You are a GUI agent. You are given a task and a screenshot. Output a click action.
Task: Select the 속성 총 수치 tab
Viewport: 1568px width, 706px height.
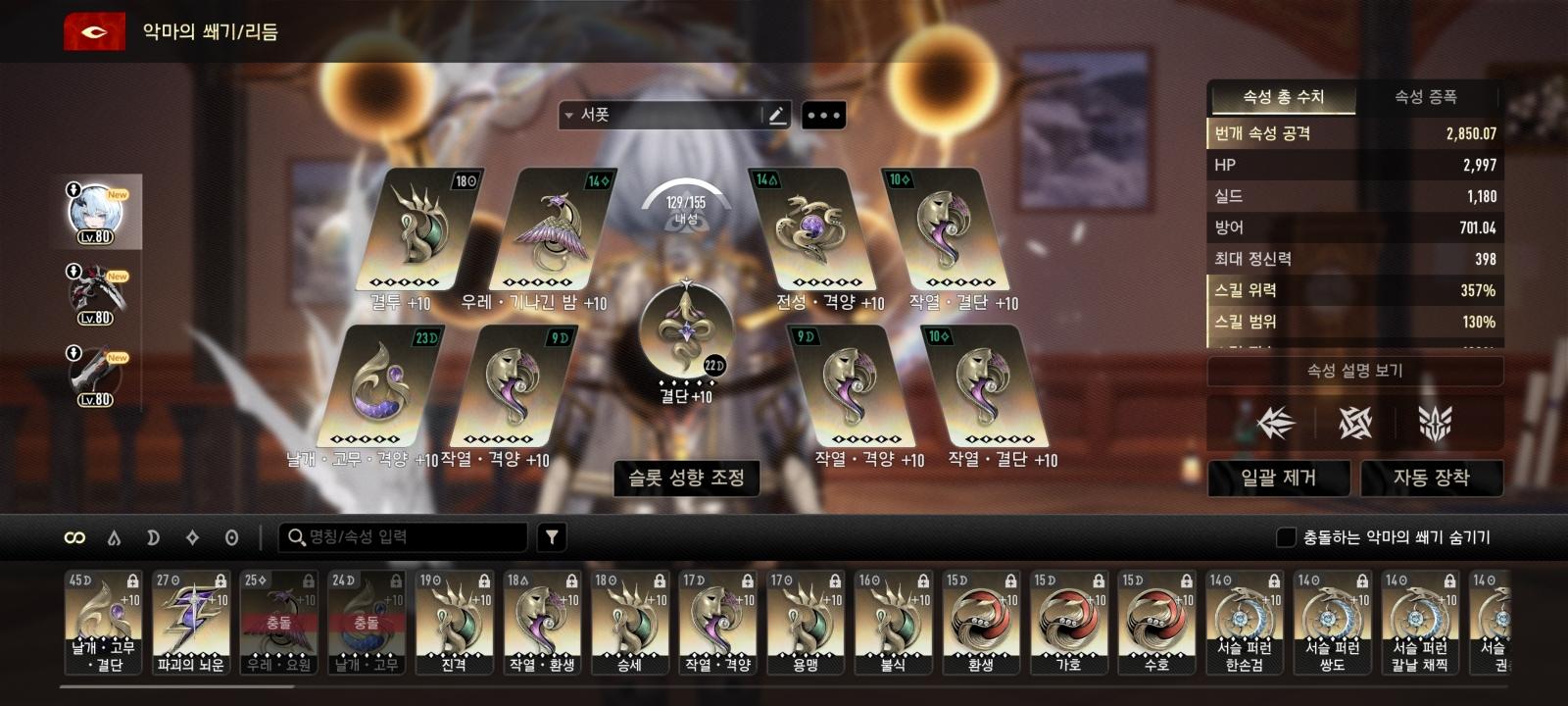point(1283,97)
